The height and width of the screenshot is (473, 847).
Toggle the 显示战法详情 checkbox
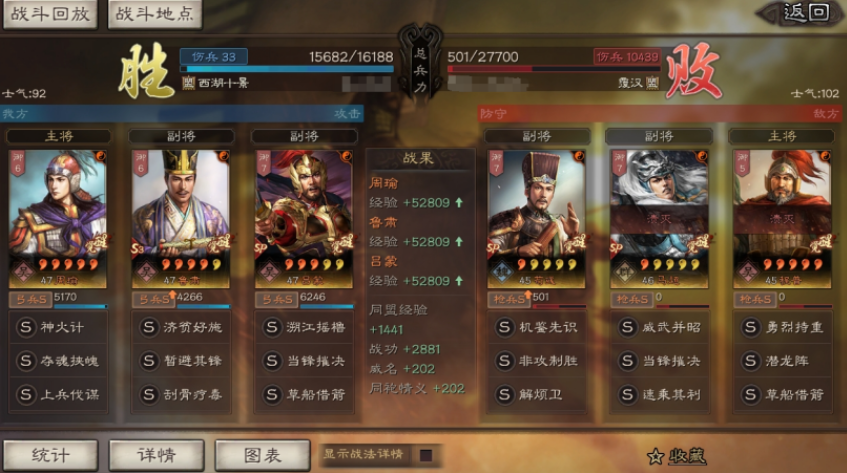click(426, 455)
